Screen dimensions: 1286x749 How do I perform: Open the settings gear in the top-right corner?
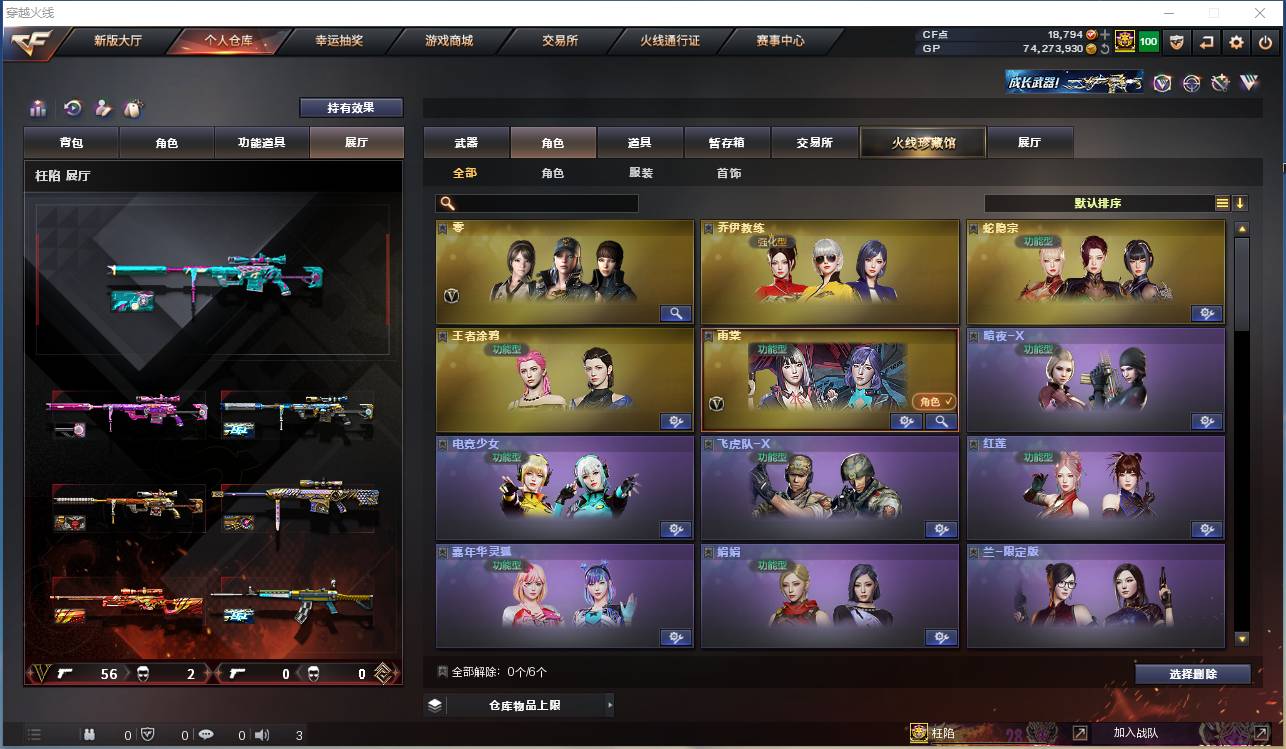[x=1235, y=42]
